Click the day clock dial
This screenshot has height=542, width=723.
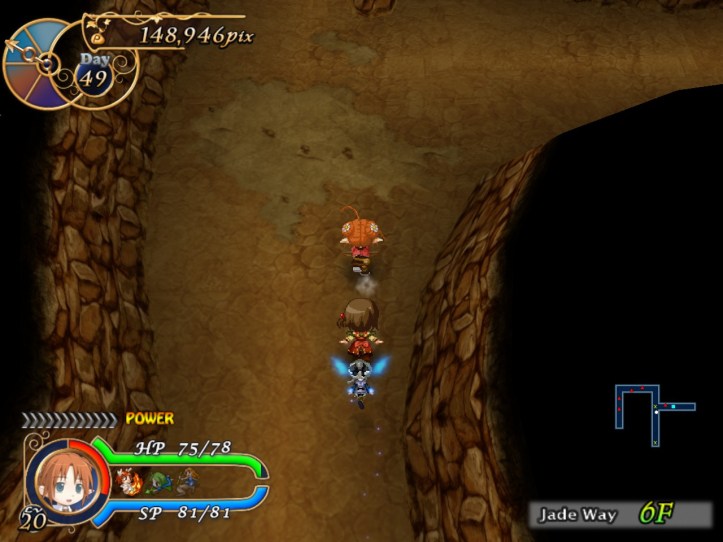[40, 62]
